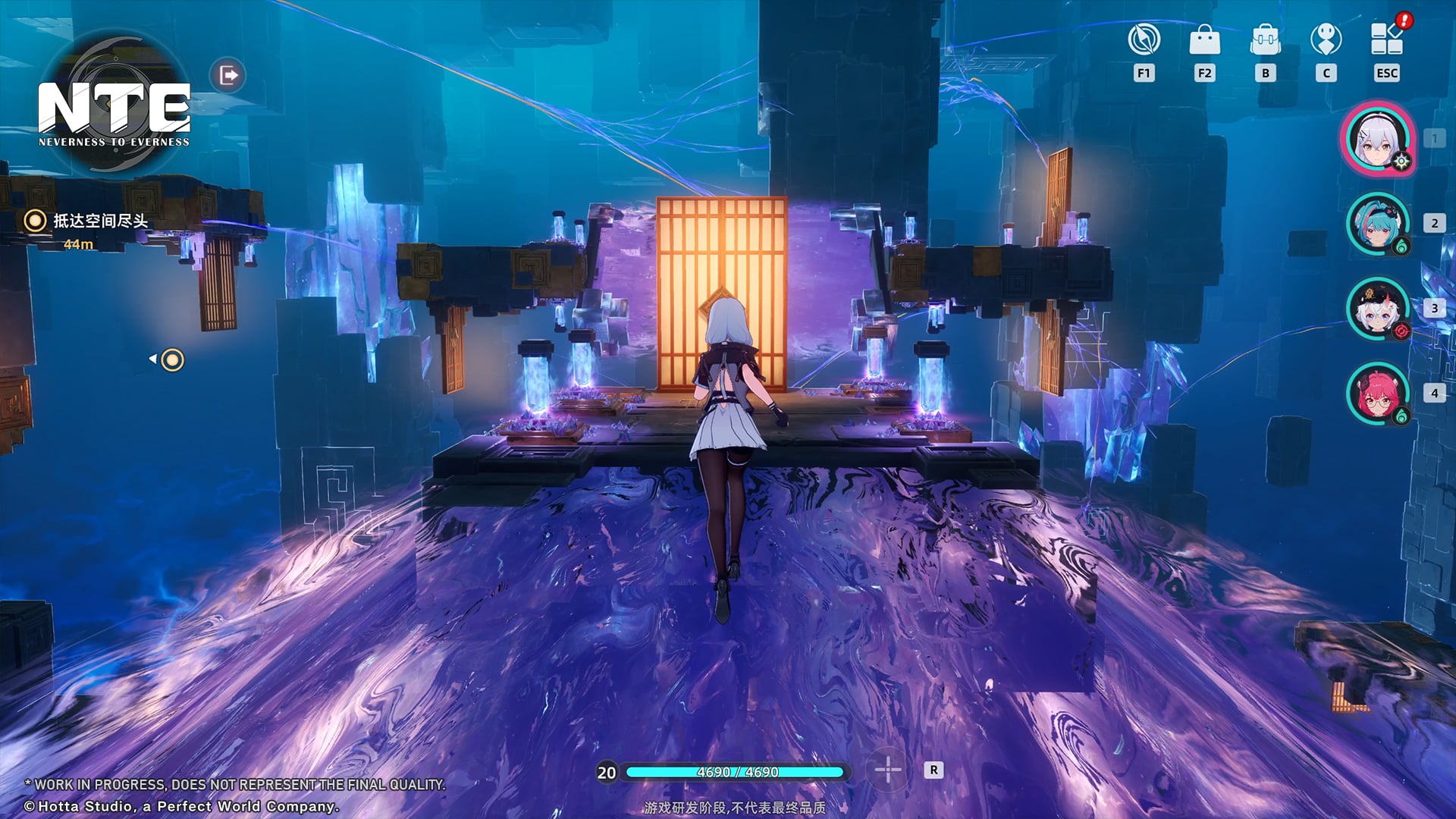The height and width of the screenshot is (819, 1456).
Task: Open the shop bag icon bound to F2
Action: 1204,43
